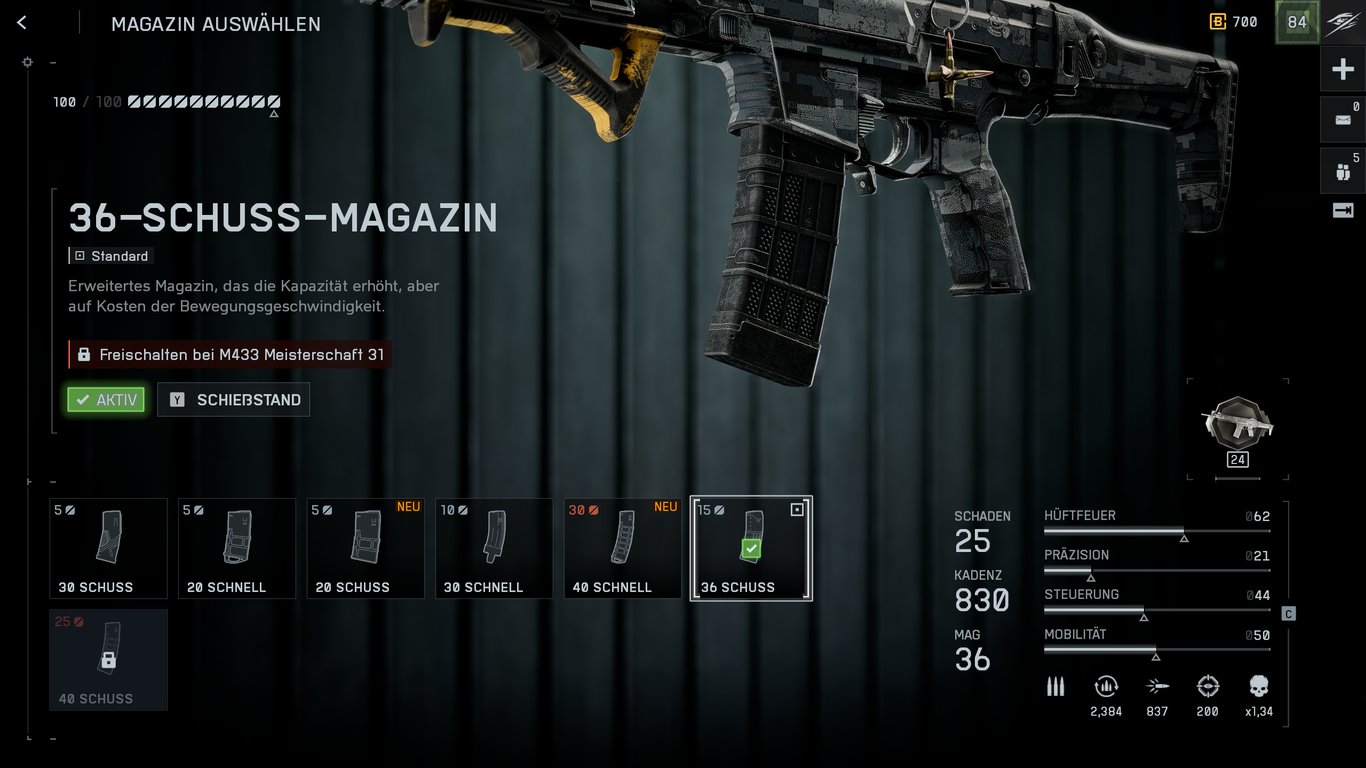Click the bullet velocity icon showing 837
Viewport: 1366px width, 768px height.
click(x=1157, y=686)
